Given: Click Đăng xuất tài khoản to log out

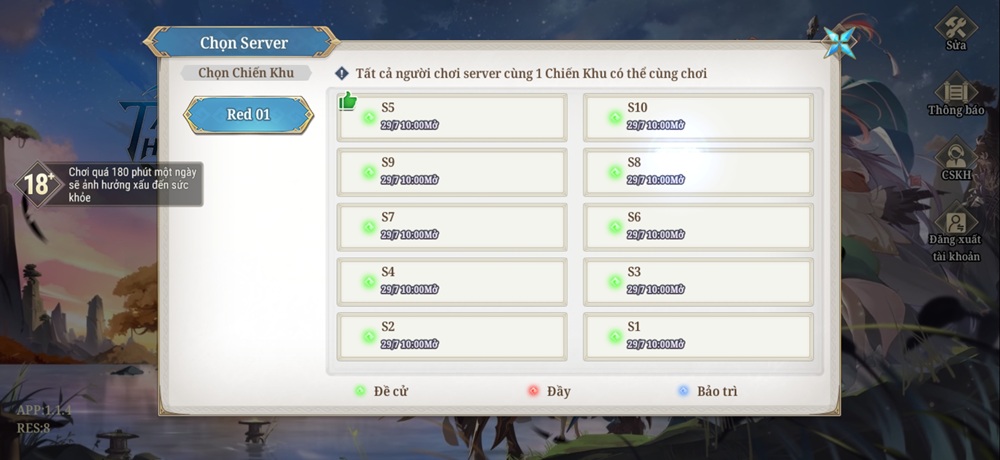Looking at the screenshot, I should click(x=956, y=235).
